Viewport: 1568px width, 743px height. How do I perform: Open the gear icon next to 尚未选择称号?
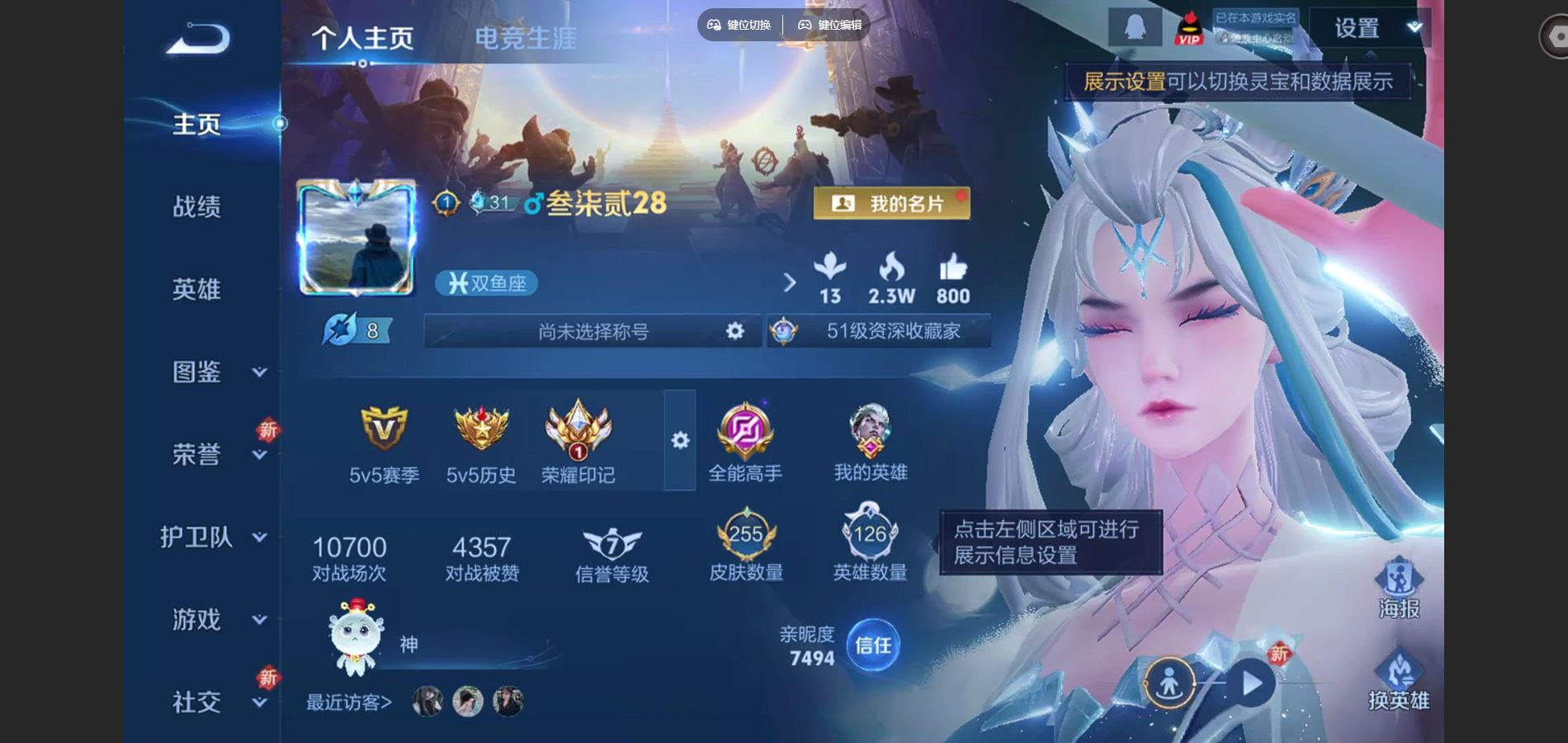click(x=733, y=330)
